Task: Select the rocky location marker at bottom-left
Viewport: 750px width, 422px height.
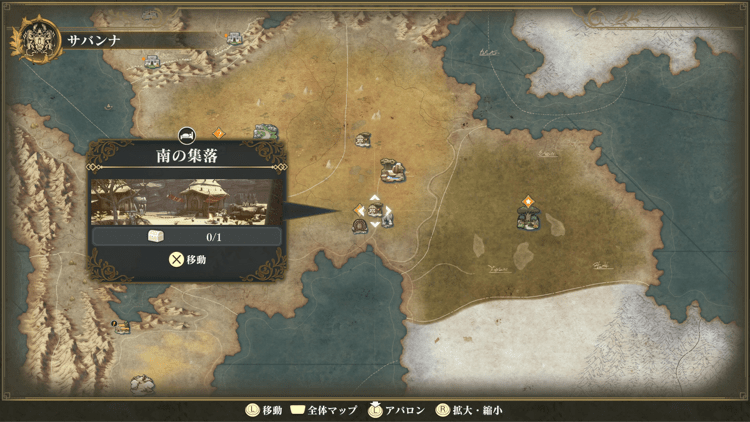Action: 142,383
